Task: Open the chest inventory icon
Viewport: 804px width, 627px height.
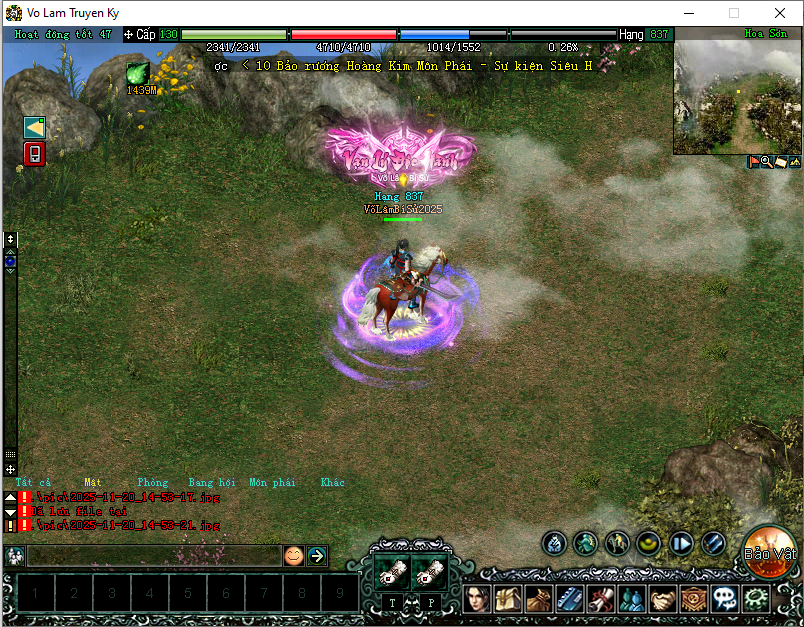Action: [x=508, y=598]
